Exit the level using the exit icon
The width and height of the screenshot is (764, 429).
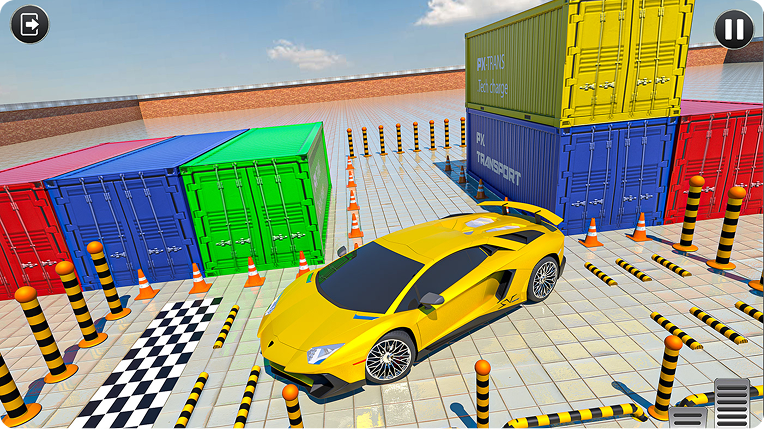click(30, 24)
